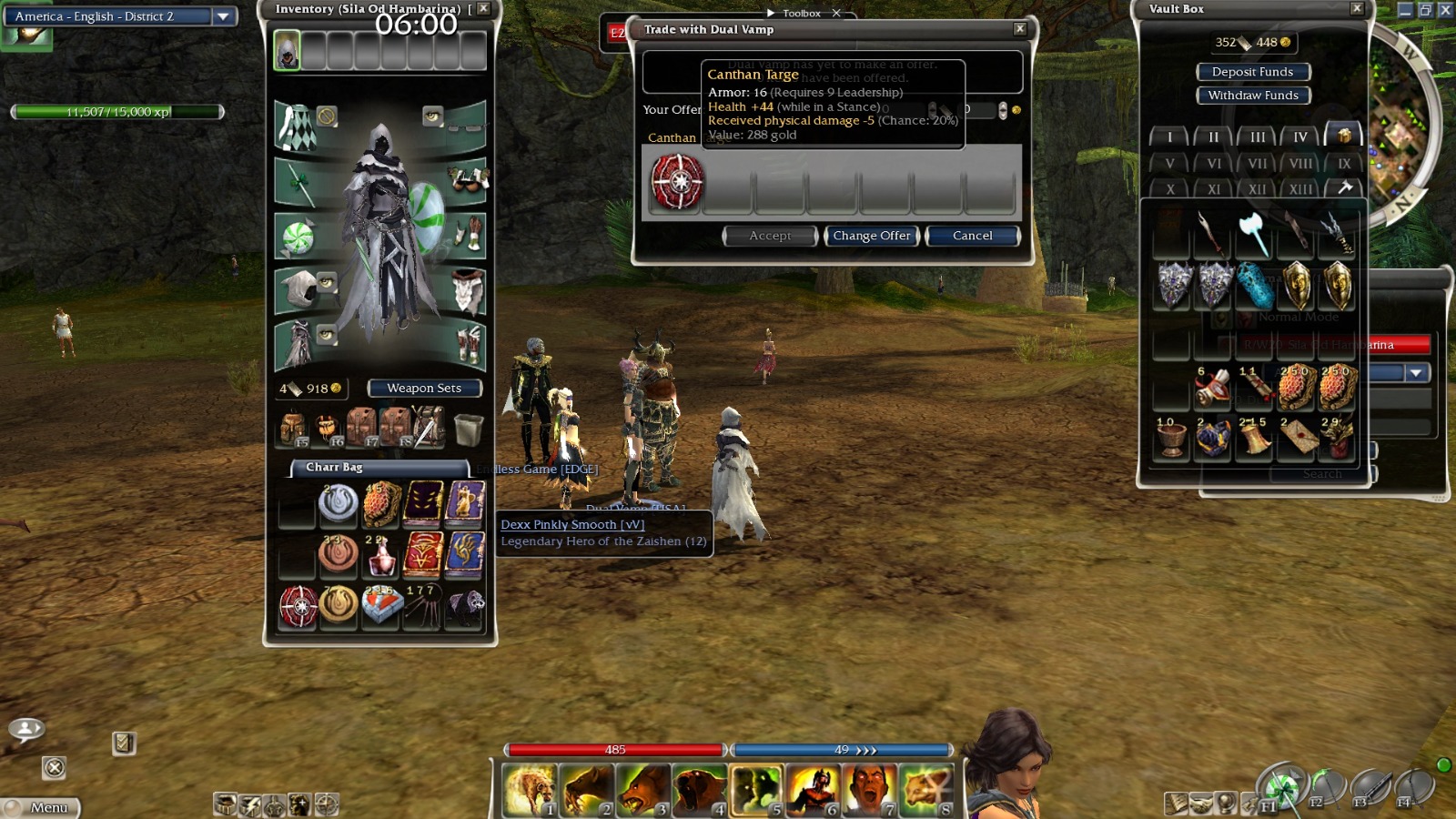The height and width of the screenshot is (819, 1456).
Task: Select the red shield in Charr Bag
Action: (x=298, y=607)
